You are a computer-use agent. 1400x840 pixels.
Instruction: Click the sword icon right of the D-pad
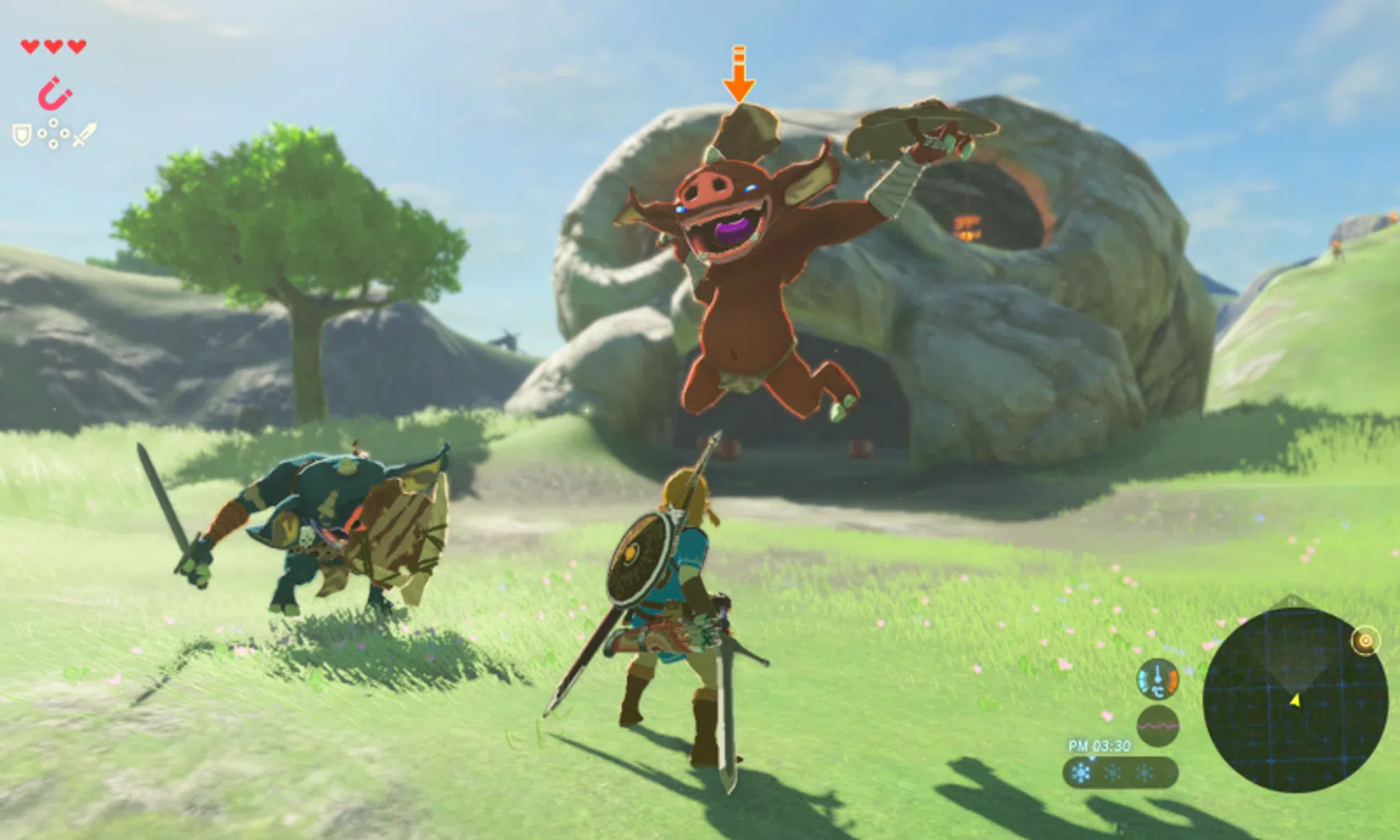coord(86,134)
